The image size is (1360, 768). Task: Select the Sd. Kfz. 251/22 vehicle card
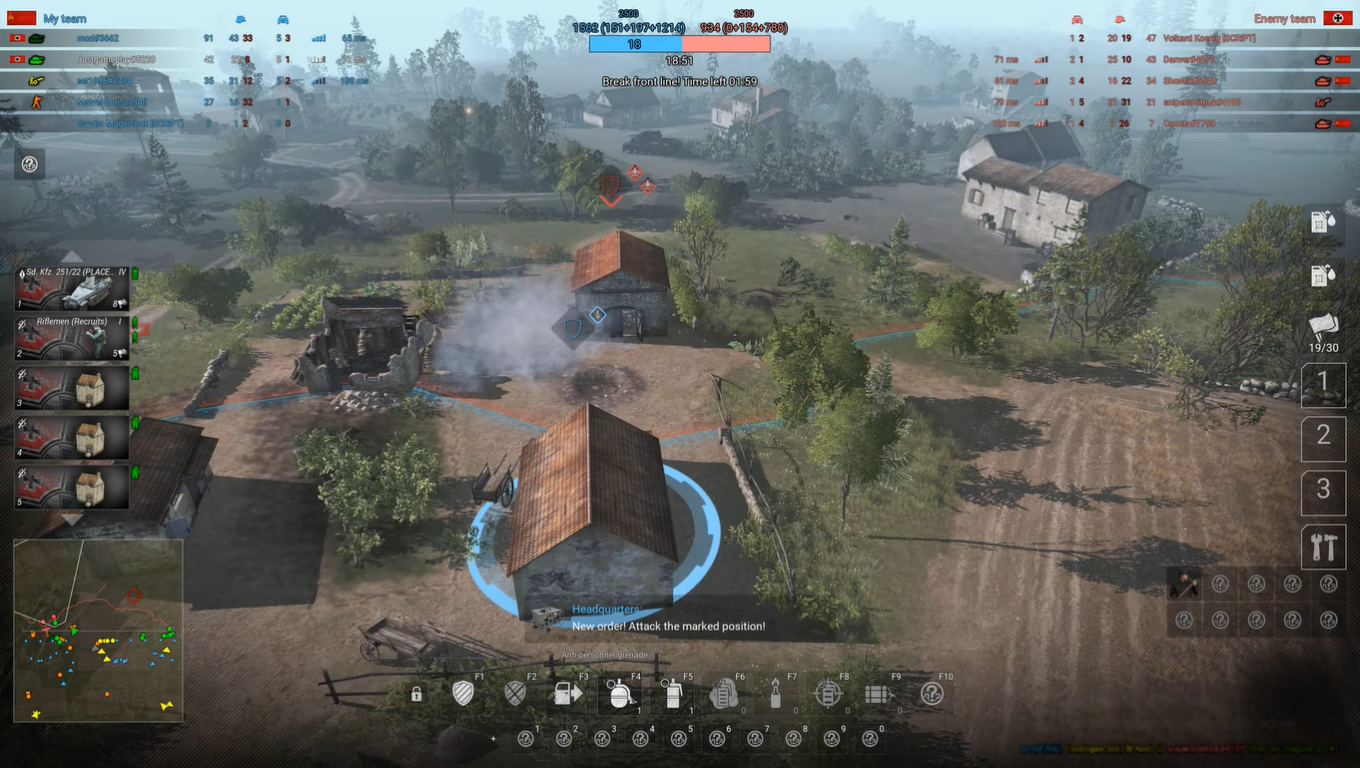[x=70, y=290]
